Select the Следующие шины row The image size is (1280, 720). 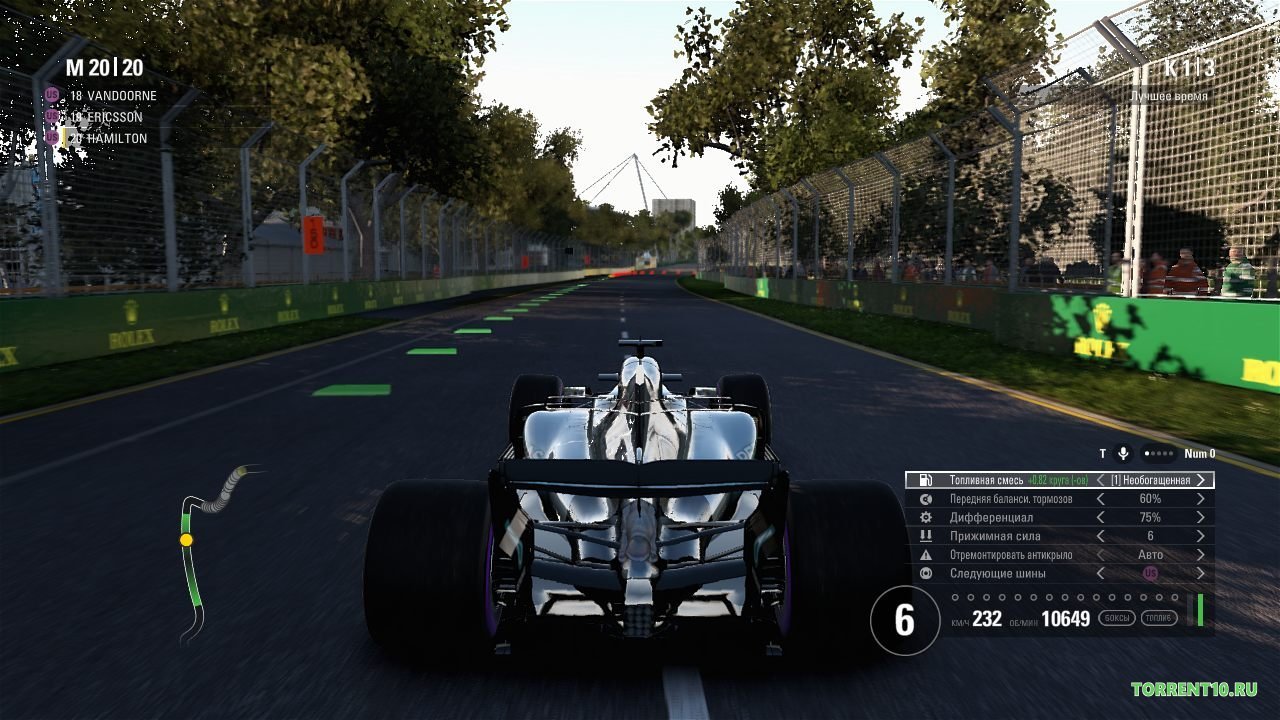click(x=1000, y=573)
